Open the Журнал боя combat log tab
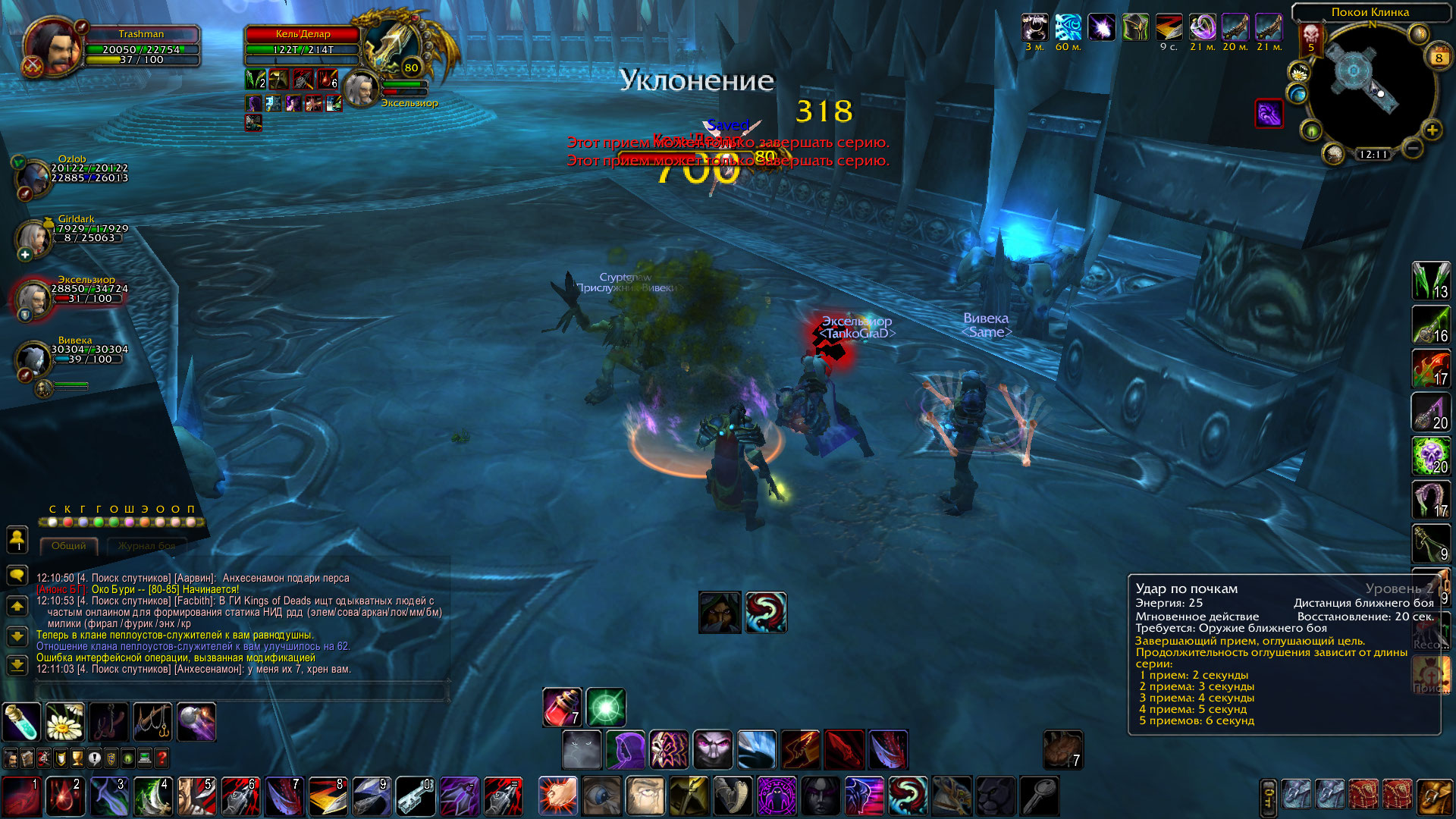Viewport: 1456px width, 819px height. [x=146, y=546]
